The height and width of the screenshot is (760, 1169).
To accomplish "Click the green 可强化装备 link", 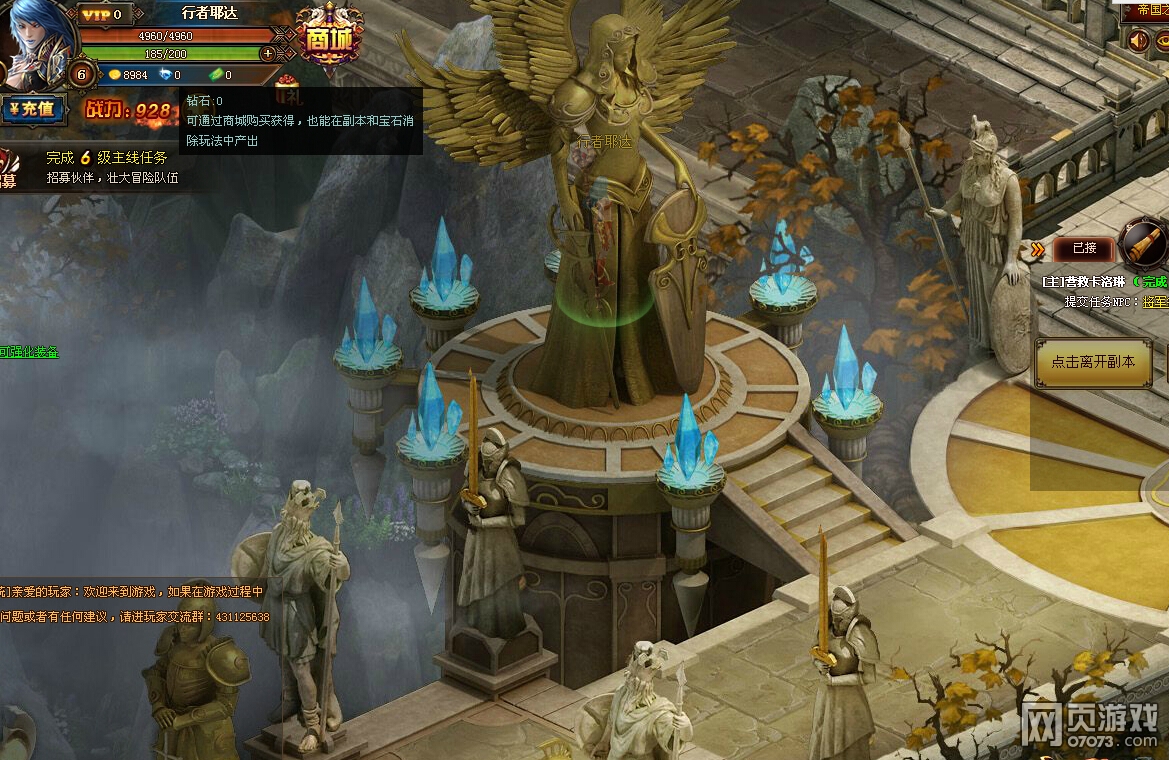I will [29, 352].
